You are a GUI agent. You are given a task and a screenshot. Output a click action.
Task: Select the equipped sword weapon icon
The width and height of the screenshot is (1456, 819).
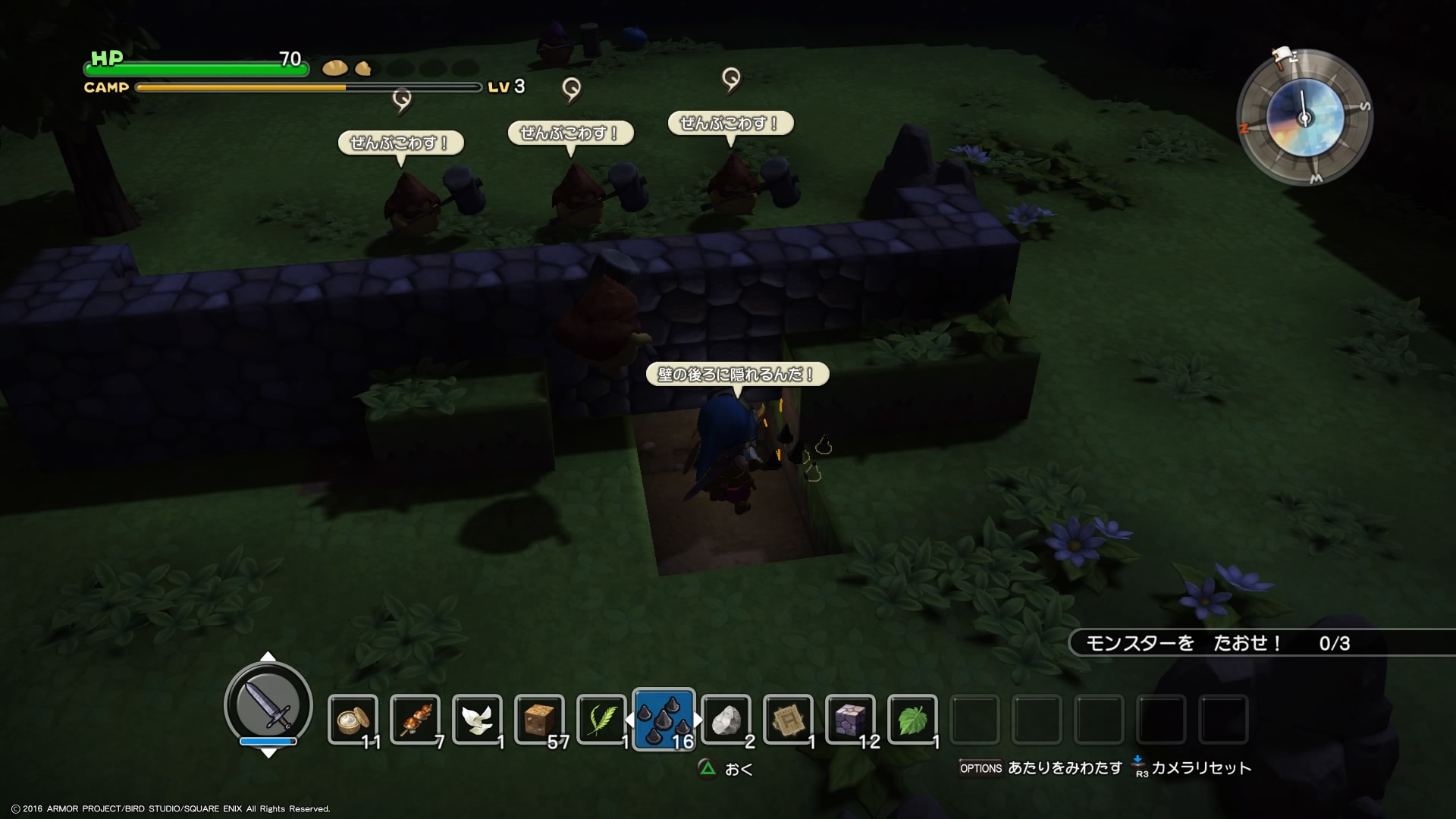click(268, 705)
